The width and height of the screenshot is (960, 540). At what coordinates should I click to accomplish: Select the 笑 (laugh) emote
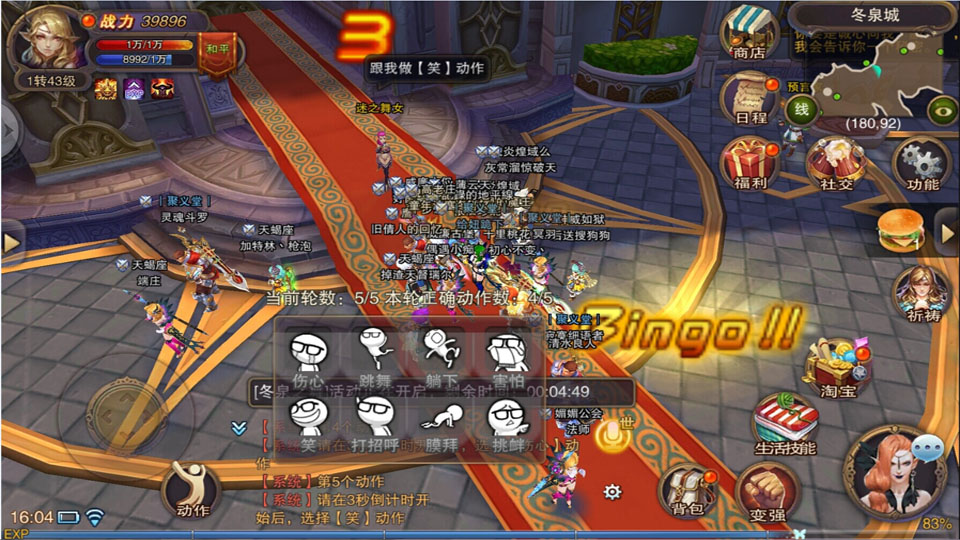(x=308, y=420)
